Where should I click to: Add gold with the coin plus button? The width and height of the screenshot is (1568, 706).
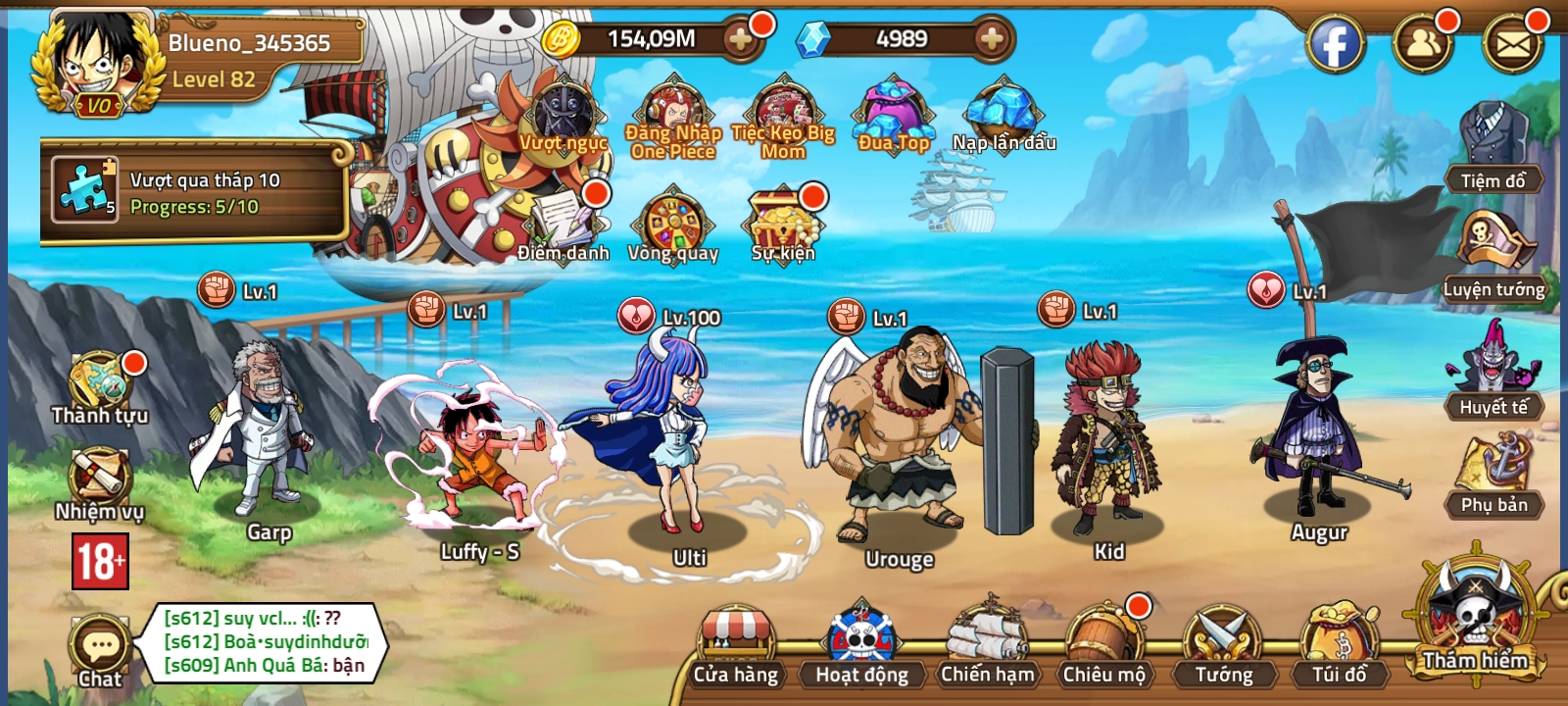740,41
